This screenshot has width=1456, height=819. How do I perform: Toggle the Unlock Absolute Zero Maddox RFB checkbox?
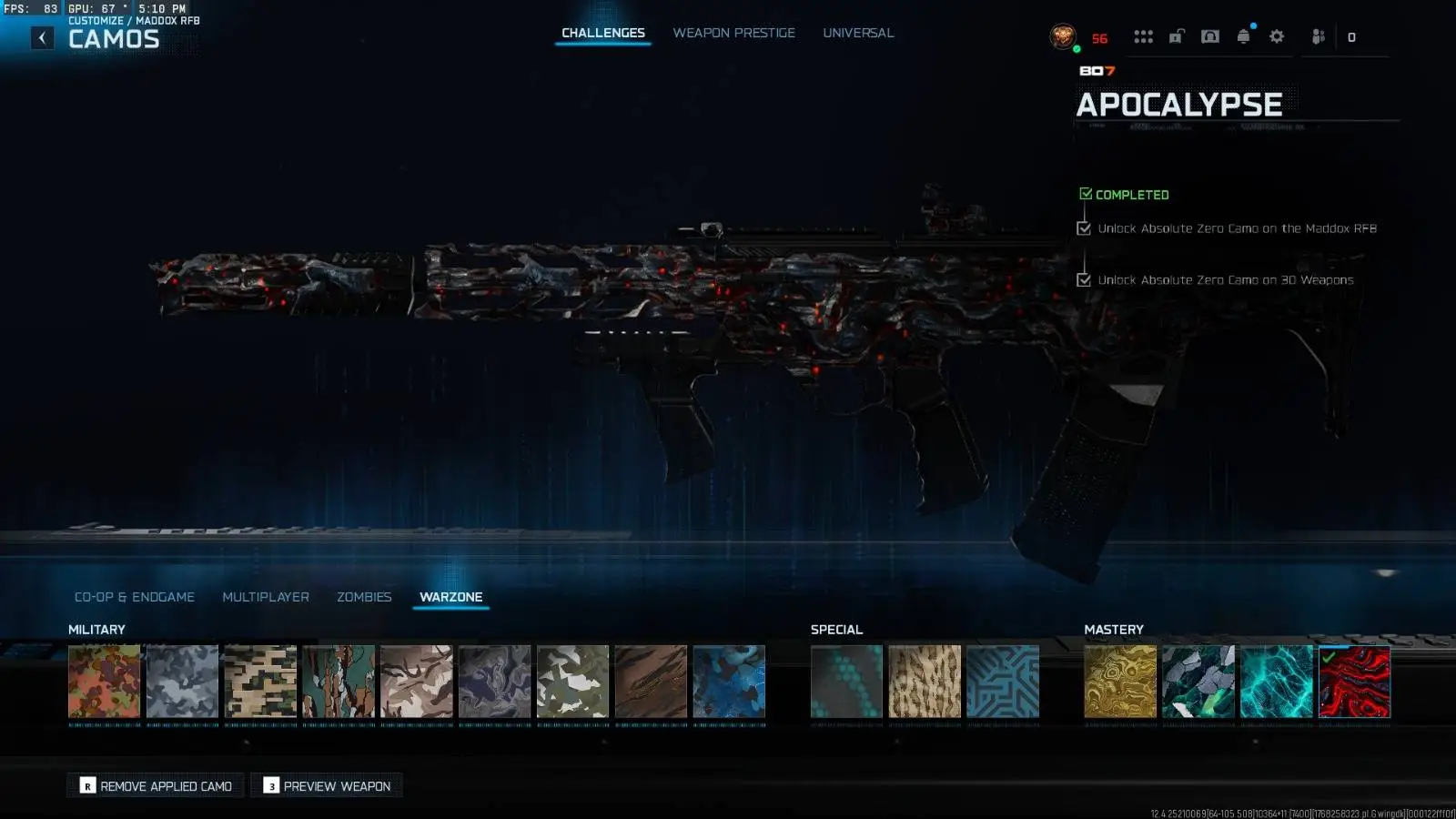click(1083, 228)
